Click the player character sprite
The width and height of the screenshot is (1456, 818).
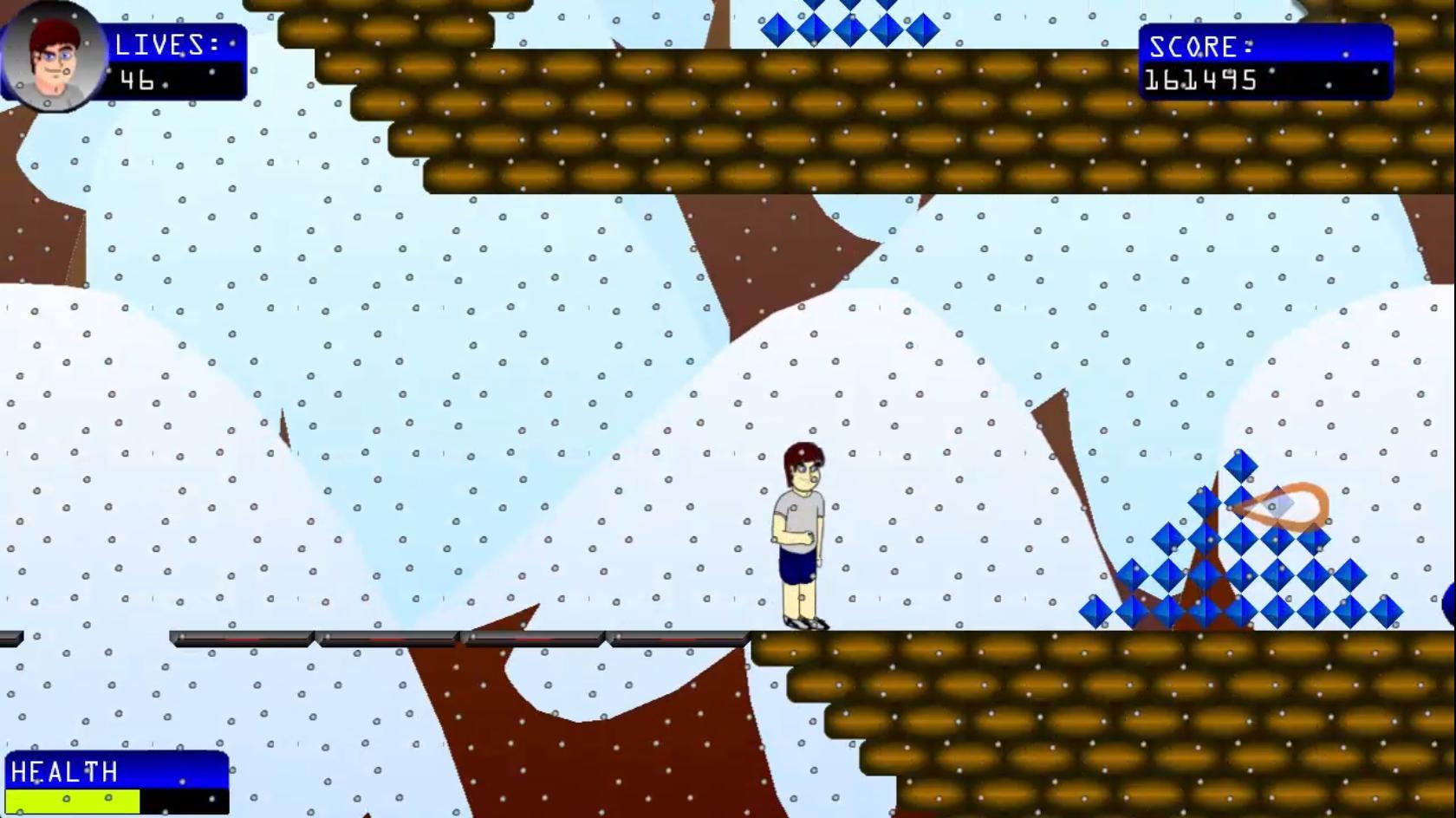coord(799,529)
